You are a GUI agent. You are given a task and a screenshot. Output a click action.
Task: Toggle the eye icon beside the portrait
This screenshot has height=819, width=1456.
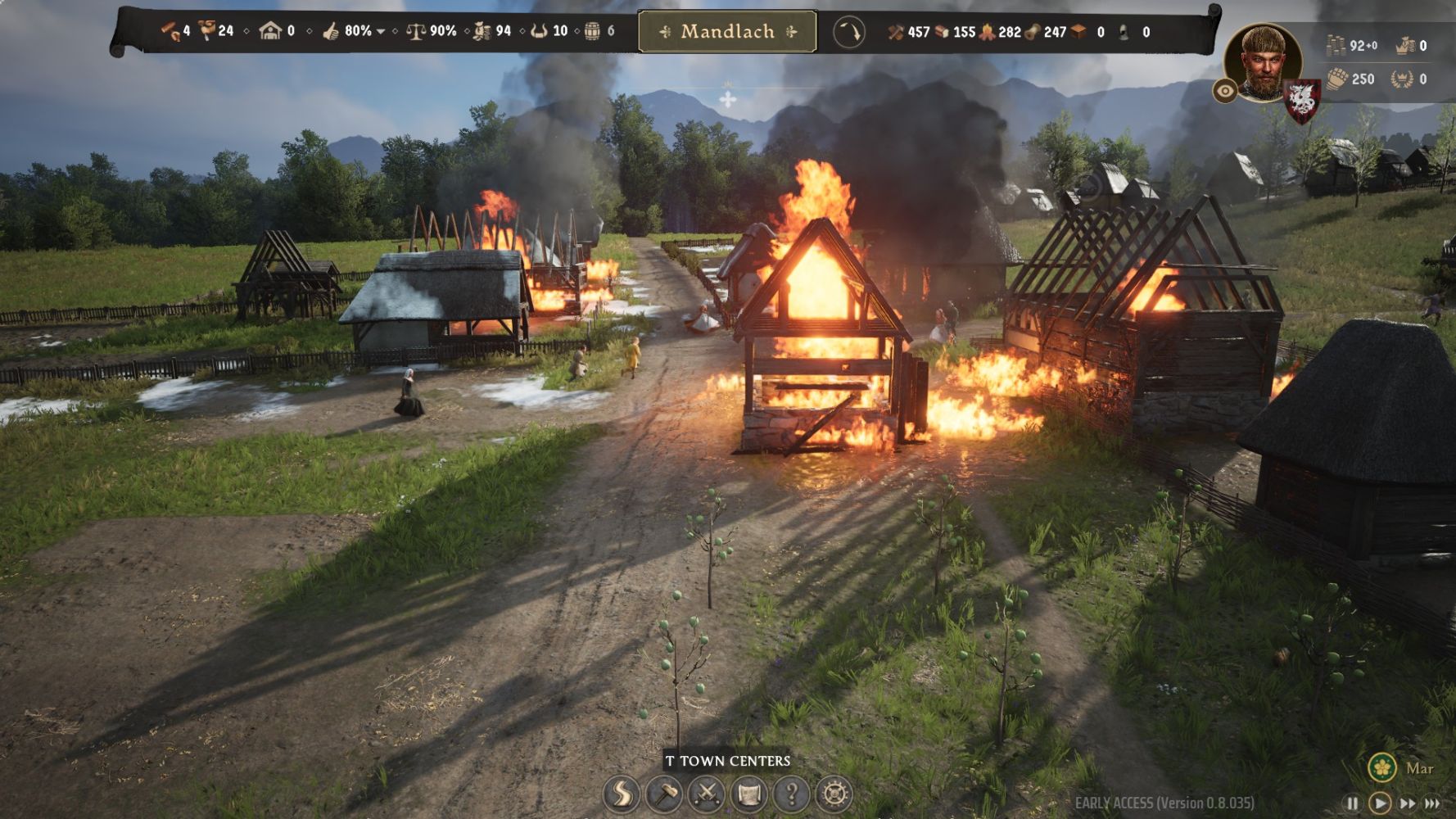1225,91
